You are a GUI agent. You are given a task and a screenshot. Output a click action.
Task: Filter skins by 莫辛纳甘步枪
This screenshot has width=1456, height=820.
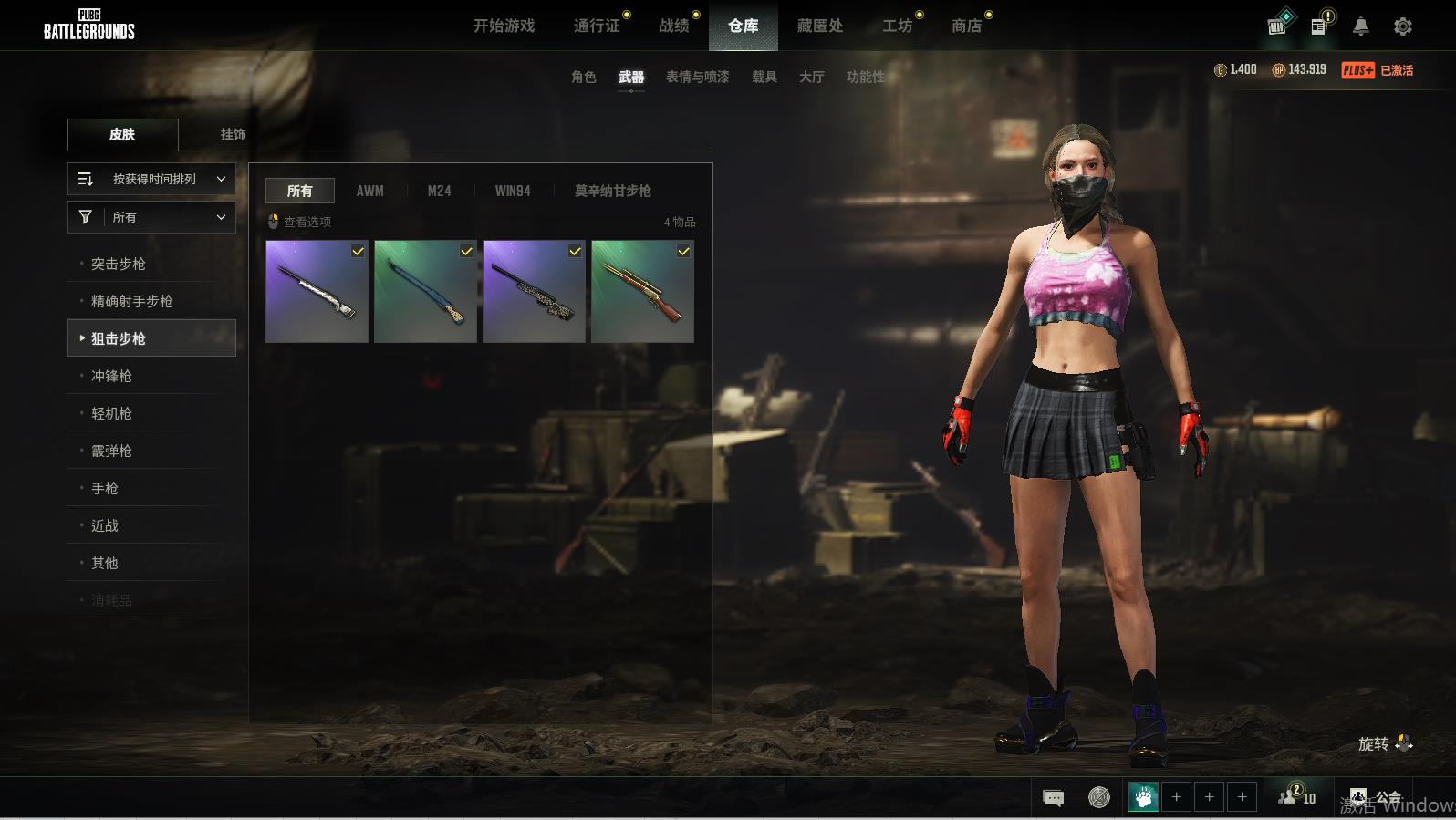(x=612, y=191)
